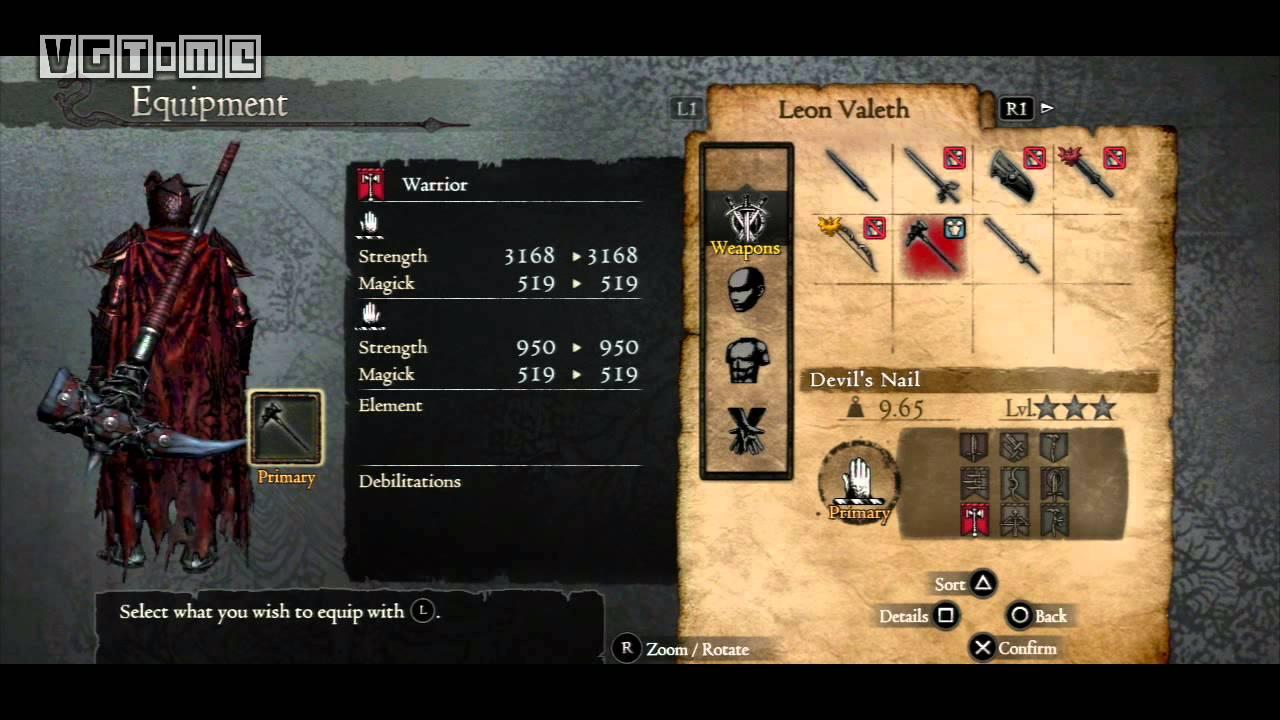Select the first sword without restriction badge

(x=852, y=174)
